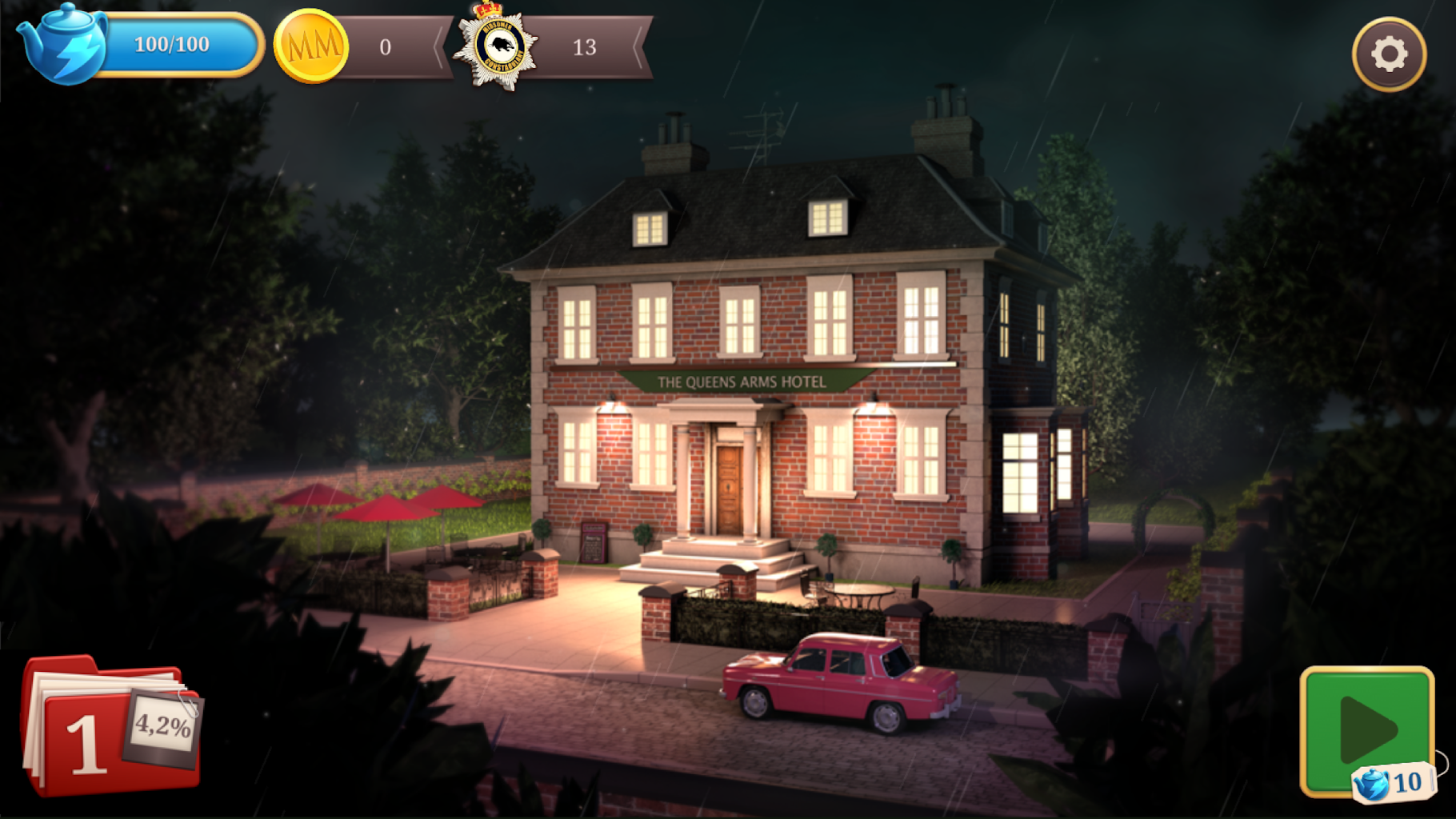The width and height of the screenshot is (1456, 819).
Task: Click the gold MM coin icon
Action: (x=311, y=46)
